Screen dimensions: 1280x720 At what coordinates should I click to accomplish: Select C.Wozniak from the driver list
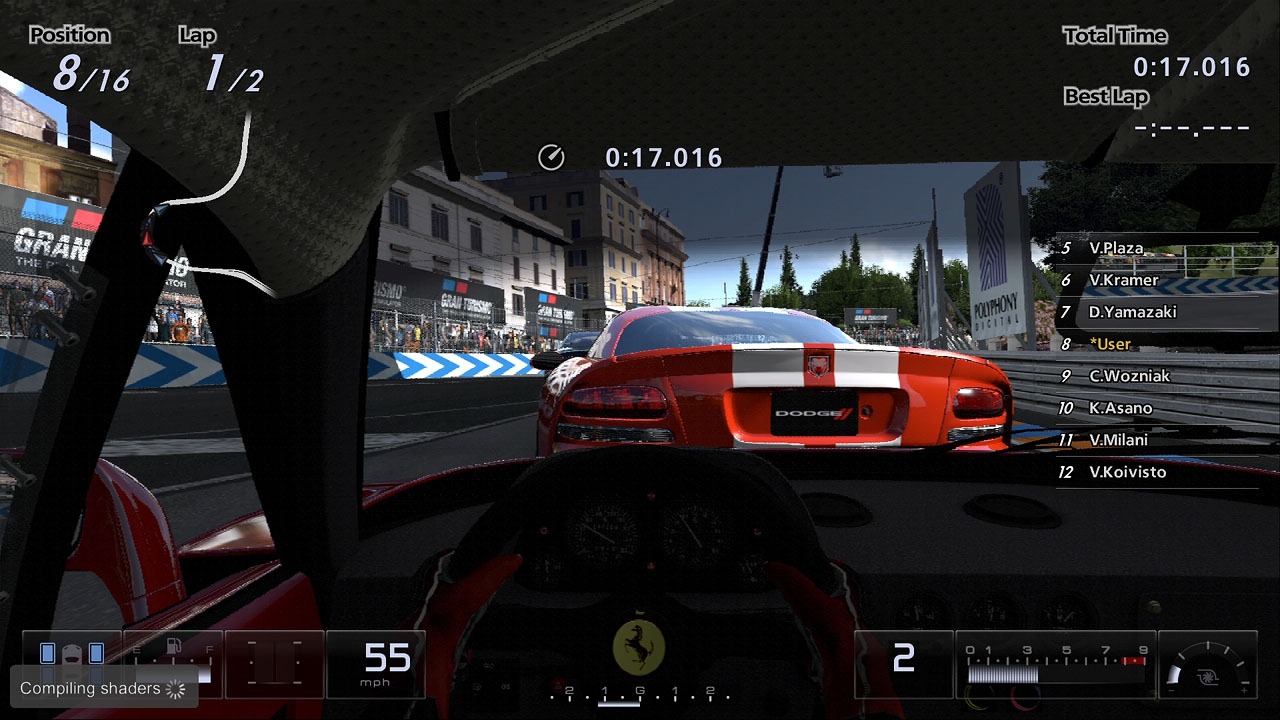pos(1129,376)
